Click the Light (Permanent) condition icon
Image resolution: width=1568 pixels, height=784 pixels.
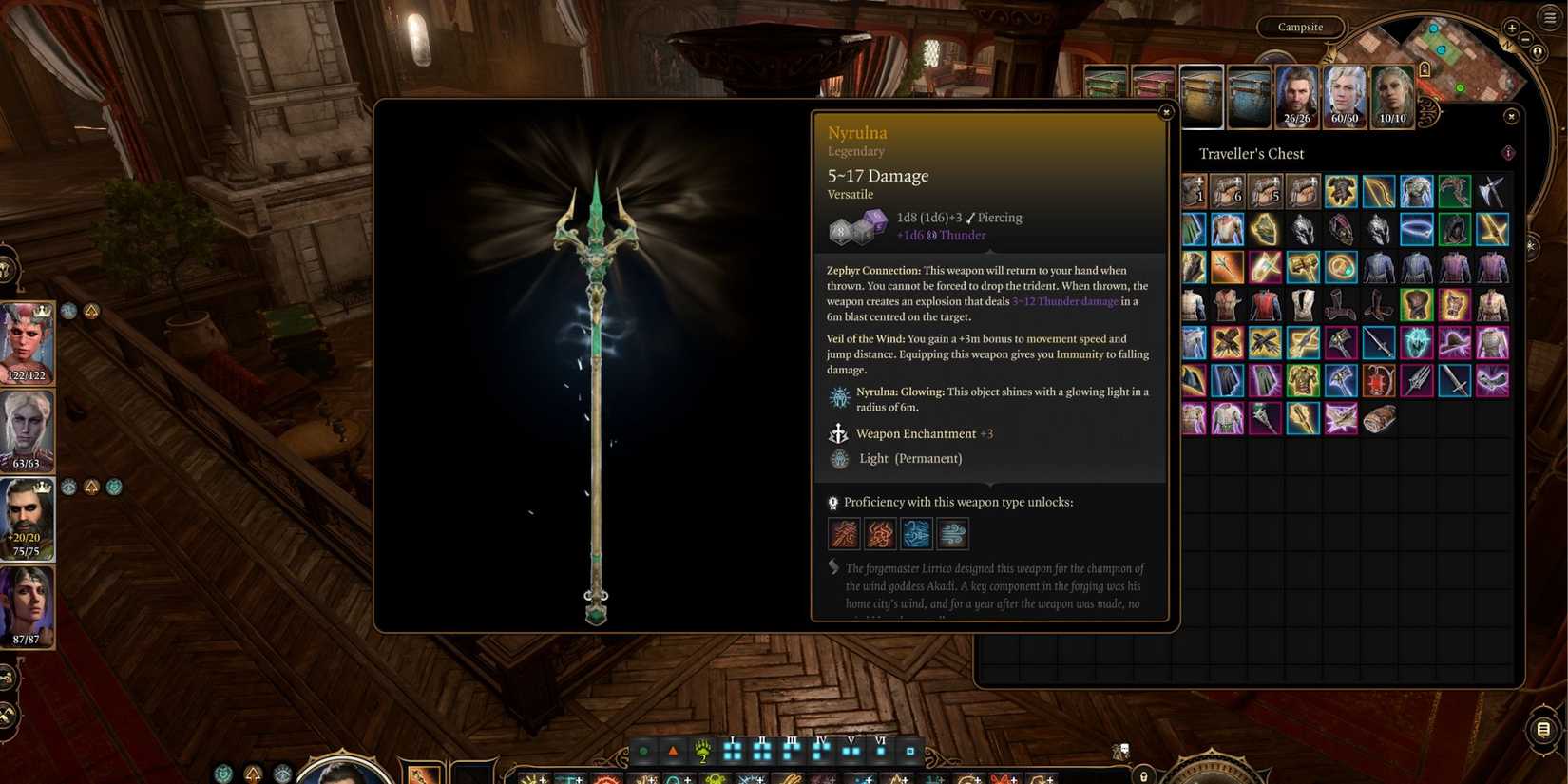(838, 458)
